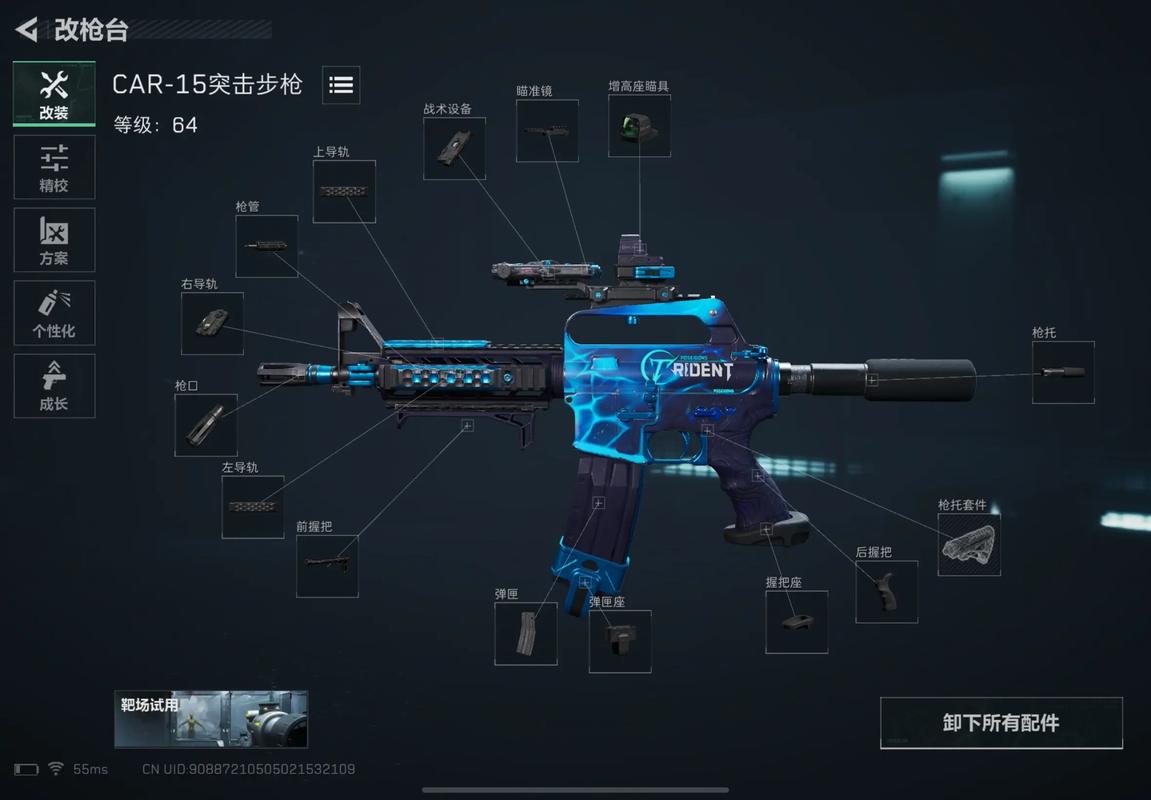Click 卸下所有配件 to remove all attachments
The height and width of the screenshot is (800, 1151).
click(x=1001, y=723)
